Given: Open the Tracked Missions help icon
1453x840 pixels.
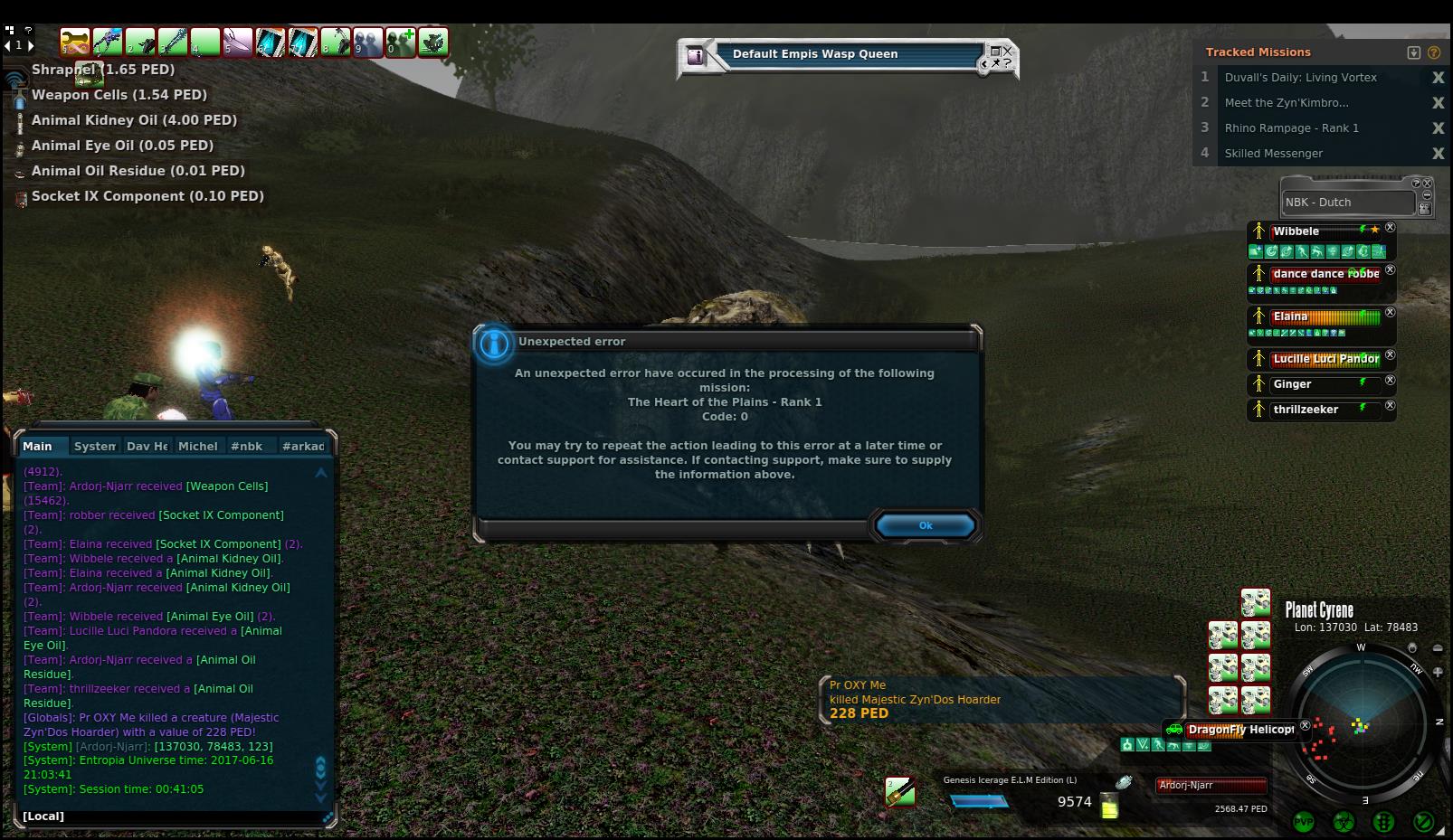Looking at the screenshot, I should [x=1434, y=52].
